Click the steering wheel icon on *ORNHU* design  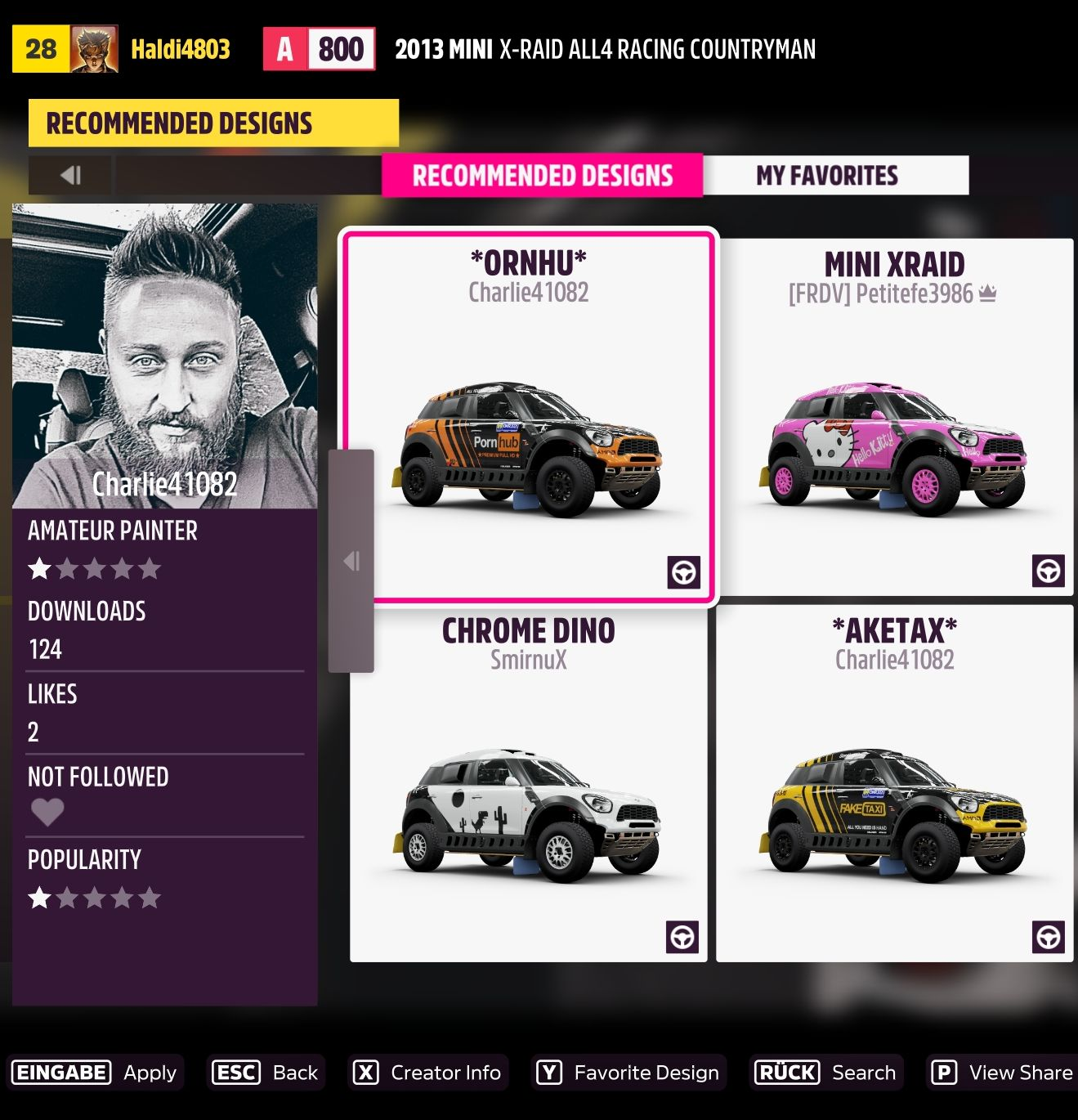pyautogui.click(x=685, y=574)
